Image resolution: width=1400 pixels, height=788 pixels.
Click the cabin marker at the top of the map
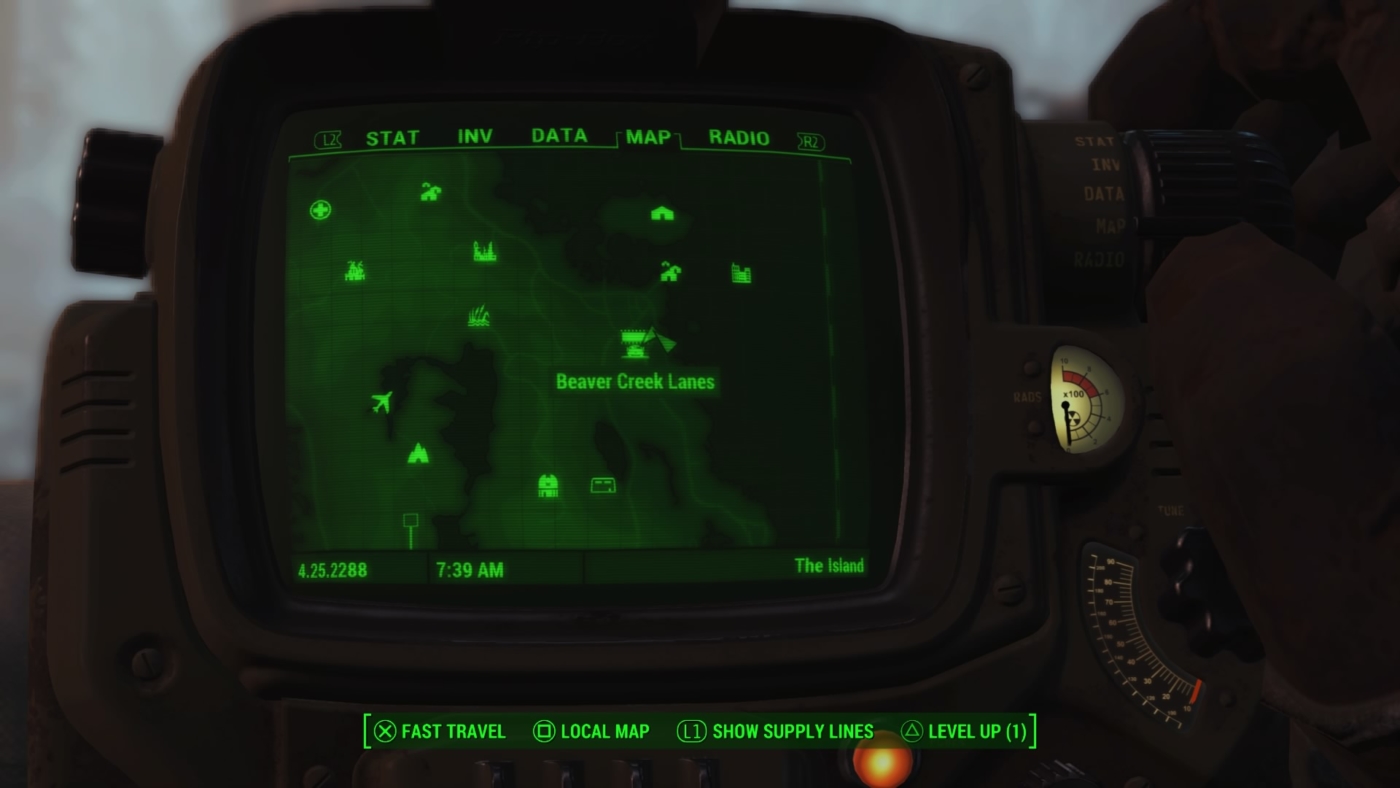click(660, 213)
